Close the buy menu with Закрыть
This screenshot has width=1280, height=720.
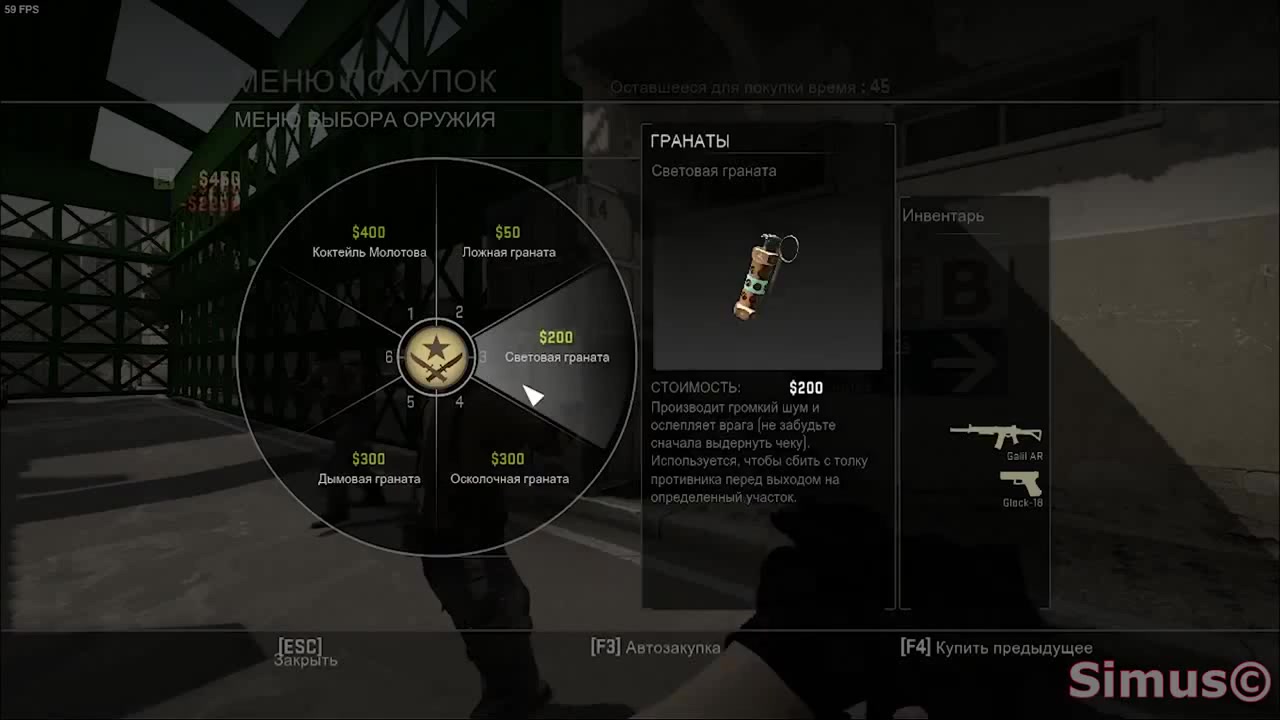(x=303, y=653)
